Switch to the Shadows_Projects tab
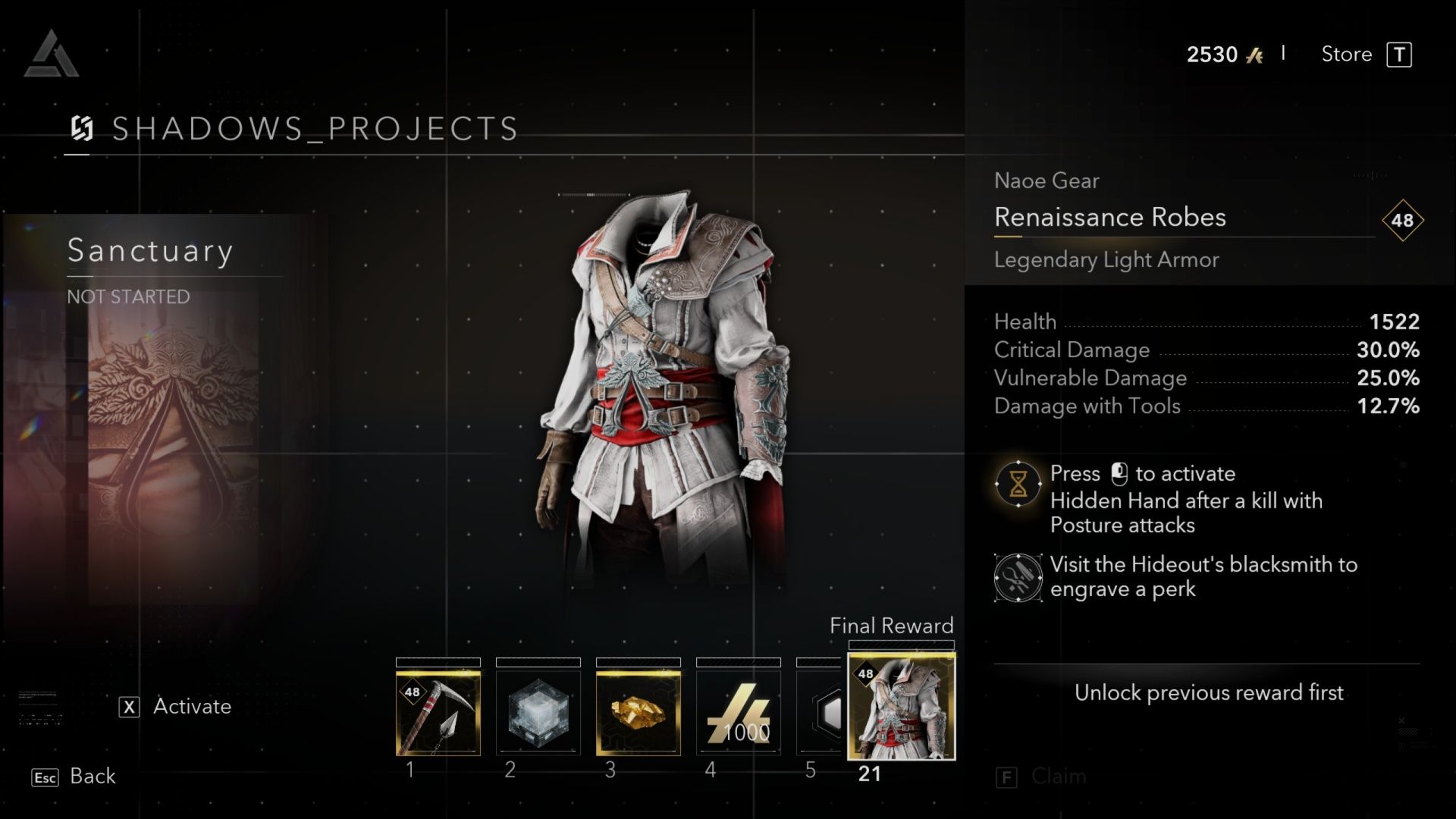This screenshot has height=819, width=1456. tap(314, 127)
